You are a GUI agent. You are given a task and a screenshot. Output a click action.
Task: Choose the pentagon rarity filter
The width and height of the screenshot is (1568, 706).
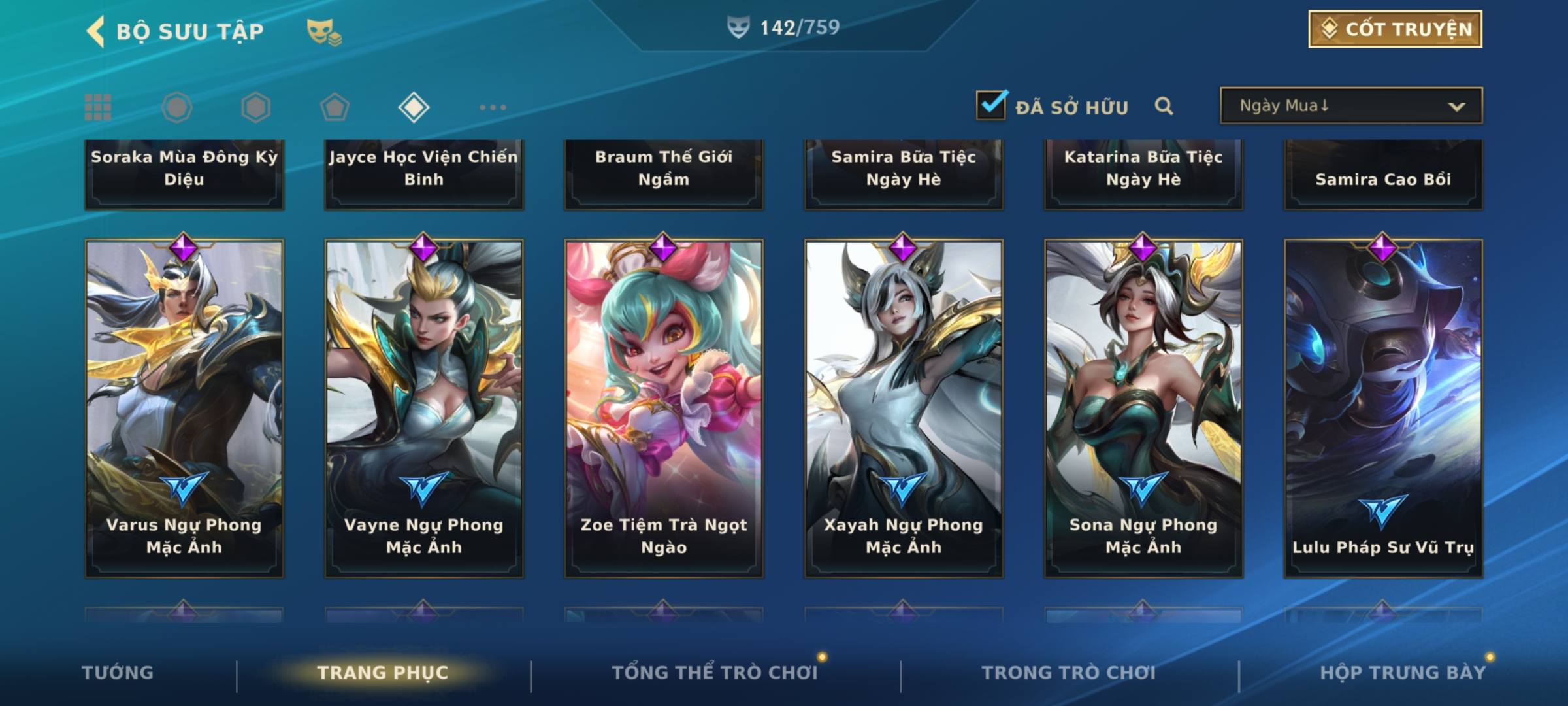coord(335,107)
